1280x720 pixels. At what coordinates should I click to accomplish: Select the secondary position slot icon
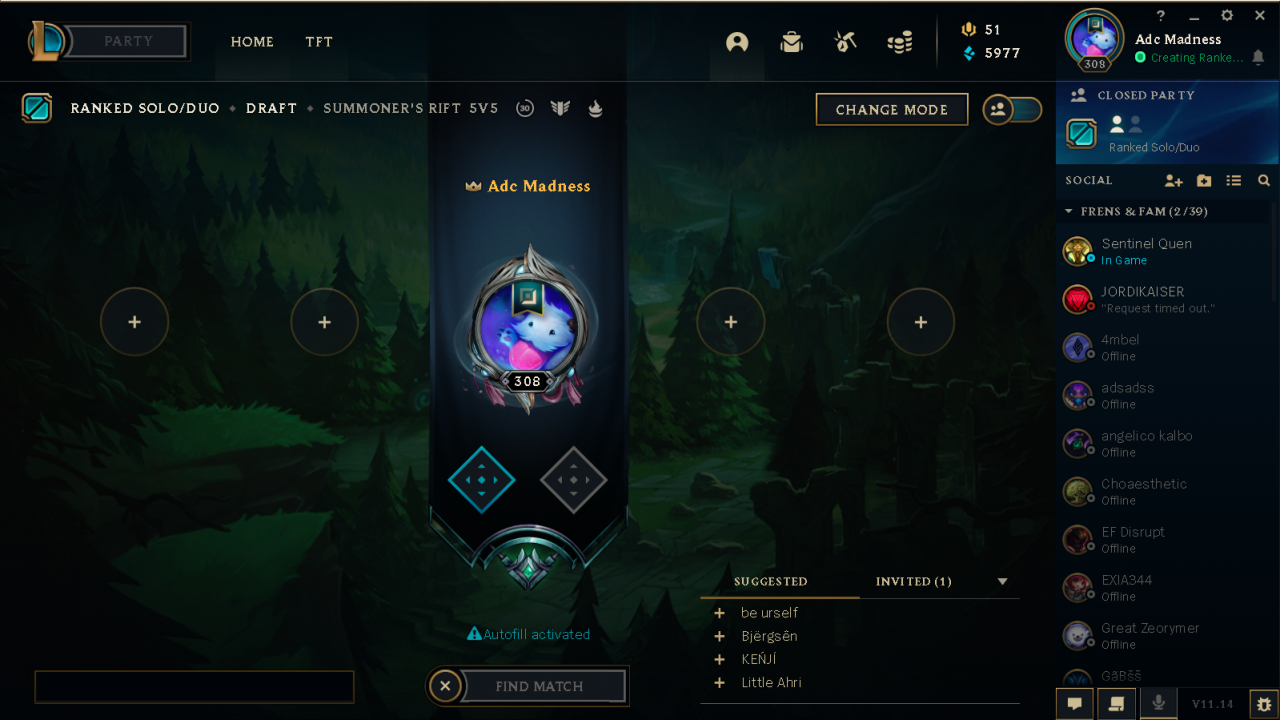click(573, 480)
